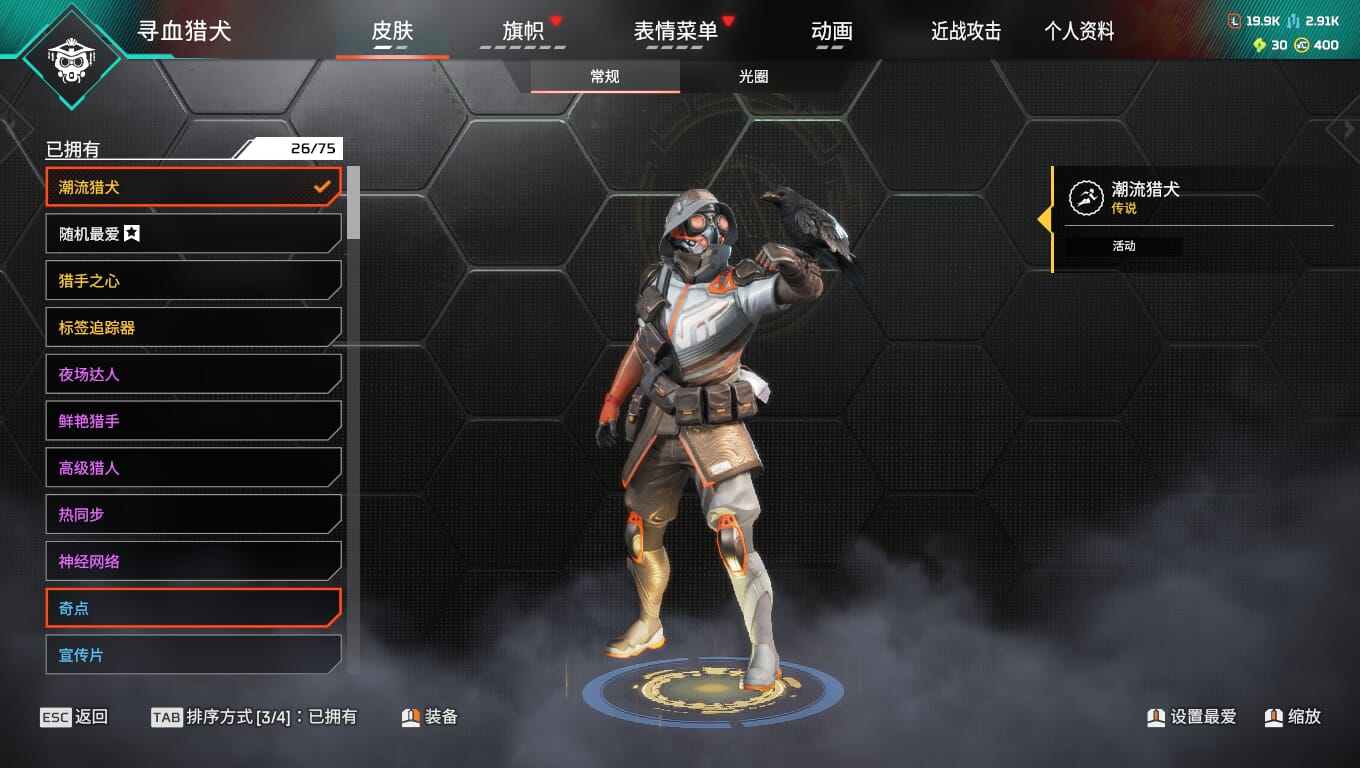The height and width of the screenshot is (768, 1360).
Task: Select the 常规 sub-tab
Action: pos(605,77)
